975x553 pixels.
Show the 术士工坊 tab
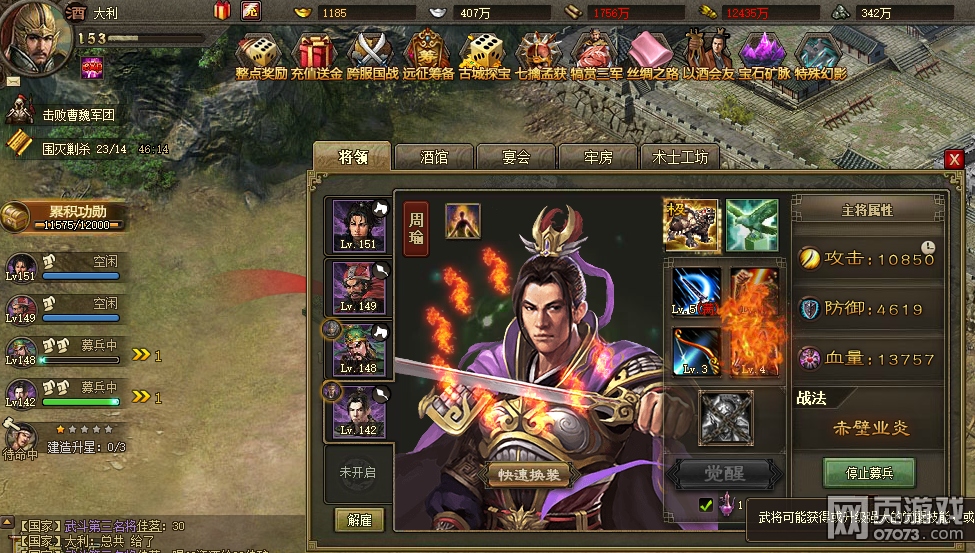[679, 157]
